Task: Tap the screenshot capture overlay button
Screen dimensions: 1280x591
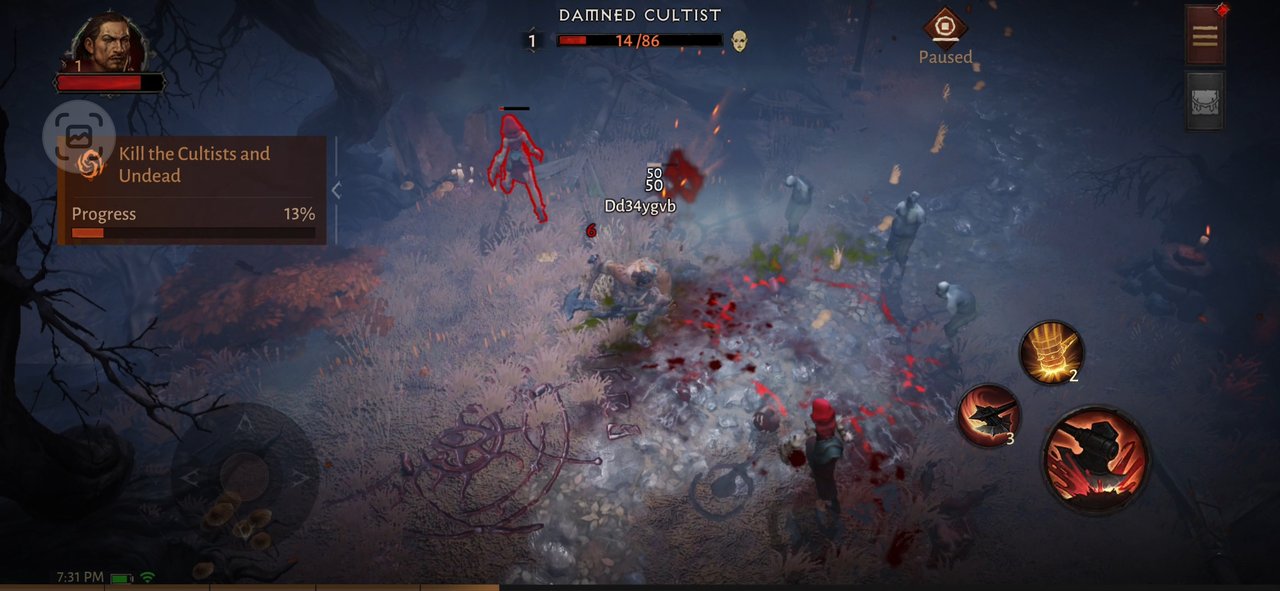Action: coord(79,136)
